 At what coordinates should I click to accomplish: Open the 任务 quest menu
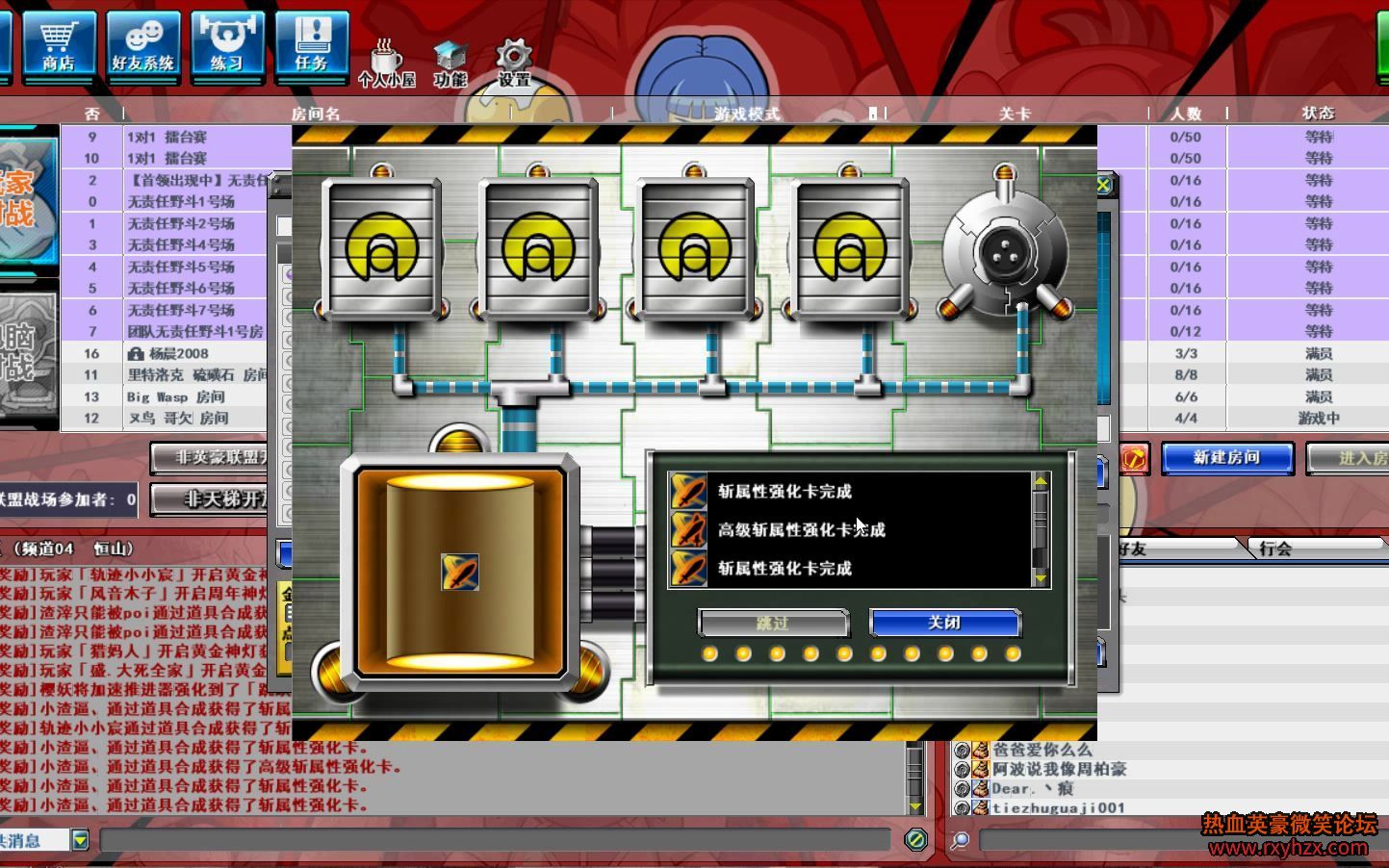tap(311, 42)
